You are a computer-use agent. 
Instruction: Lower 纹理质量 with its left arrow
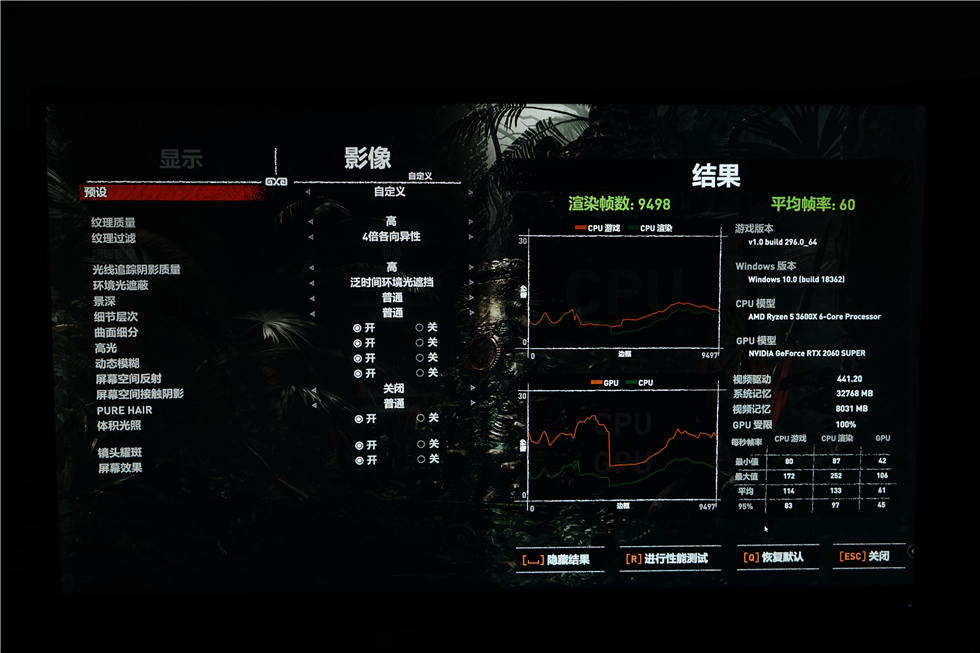[x=310, y=222]
